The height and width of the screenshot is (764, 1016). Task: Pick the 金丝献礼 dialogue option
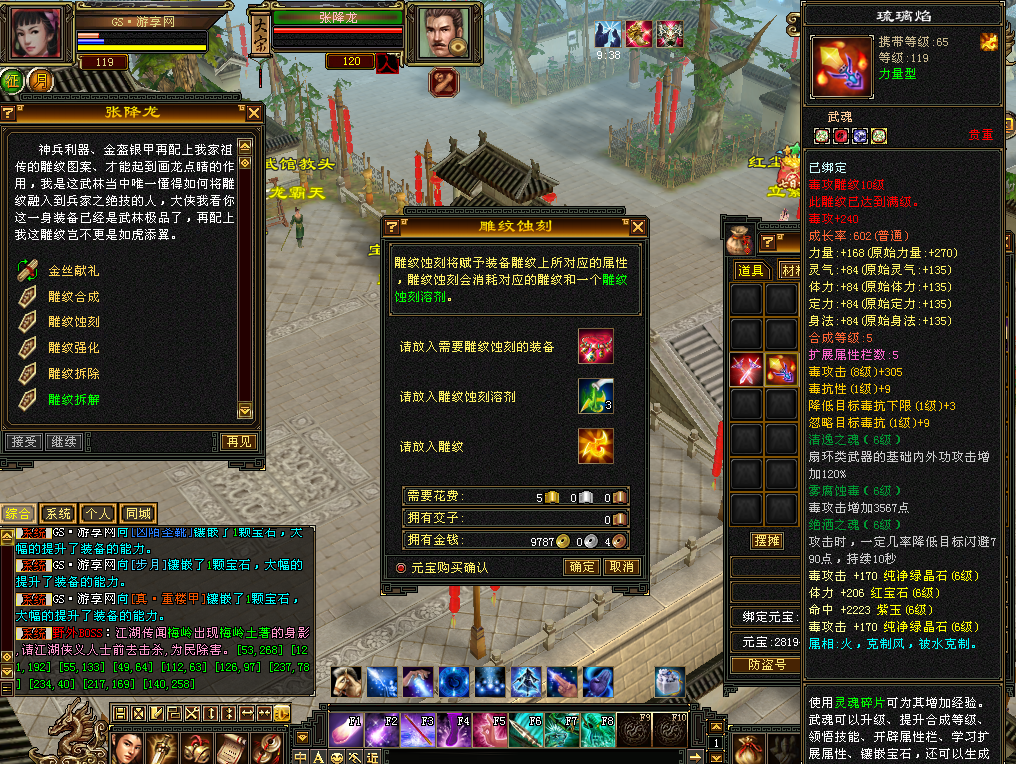[x=73, y=270]
